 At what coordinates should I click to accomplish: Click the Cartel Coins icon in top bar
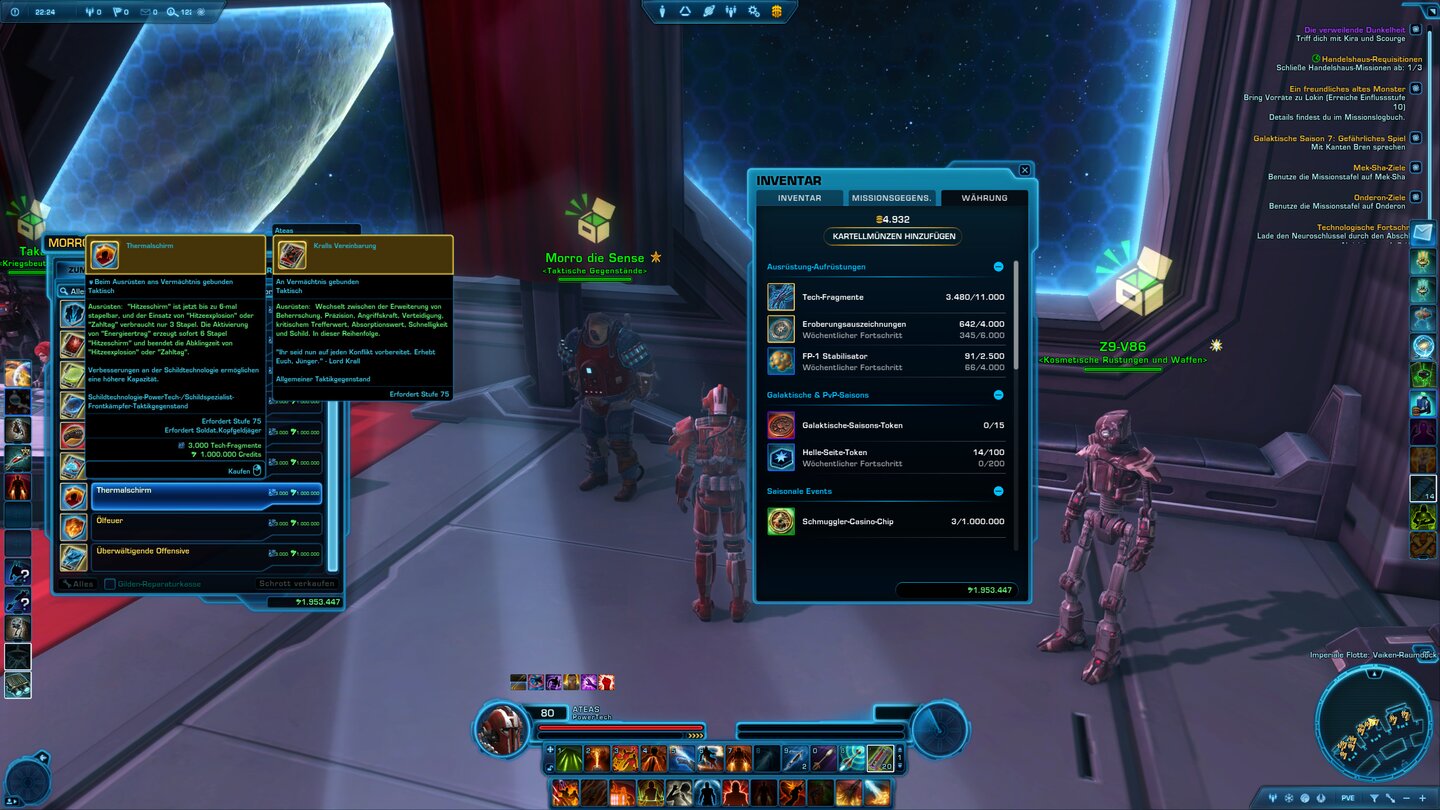(x=778, y=11)
